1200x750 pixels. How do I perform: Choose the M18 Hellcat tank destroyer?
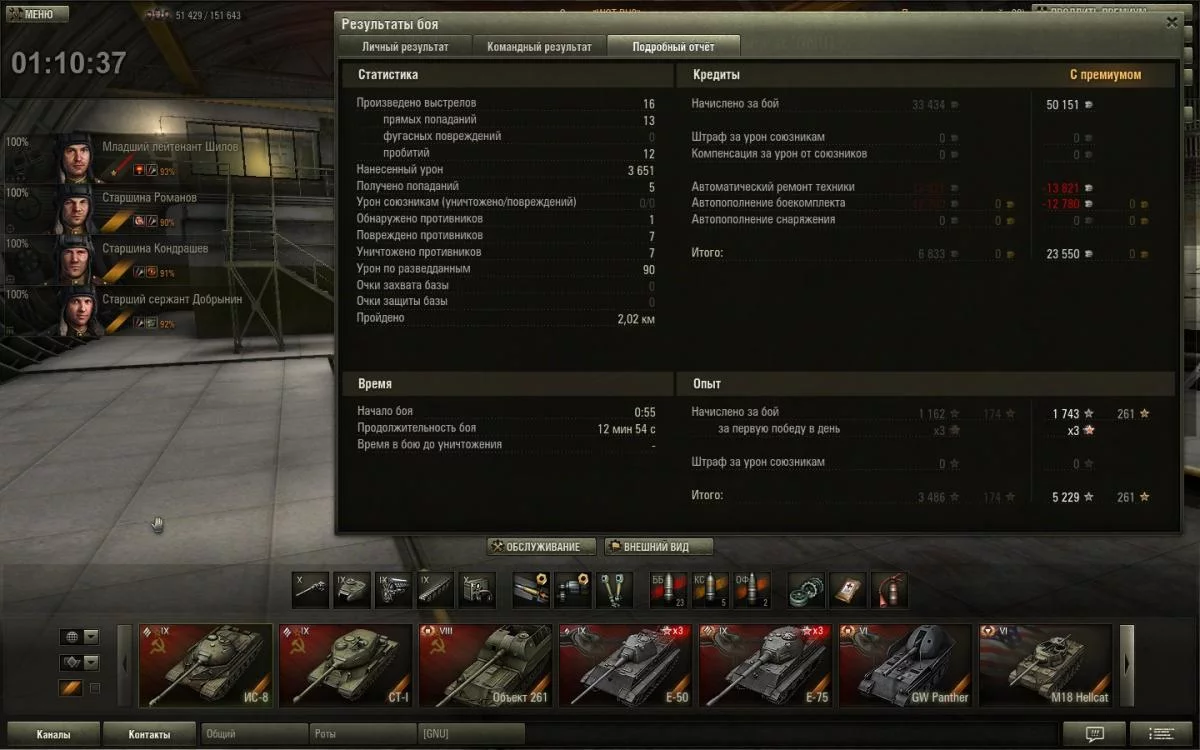1045,665
